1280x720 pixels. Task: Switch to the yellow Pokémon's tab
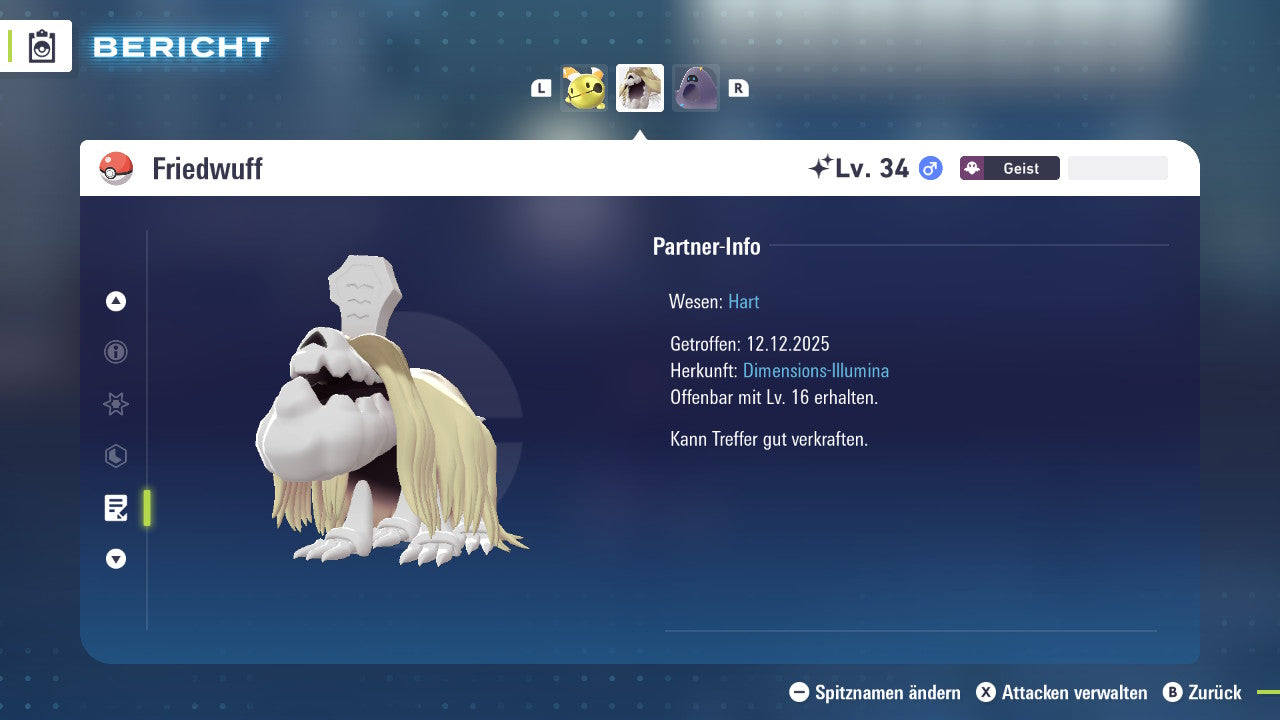tap(585, 88)
